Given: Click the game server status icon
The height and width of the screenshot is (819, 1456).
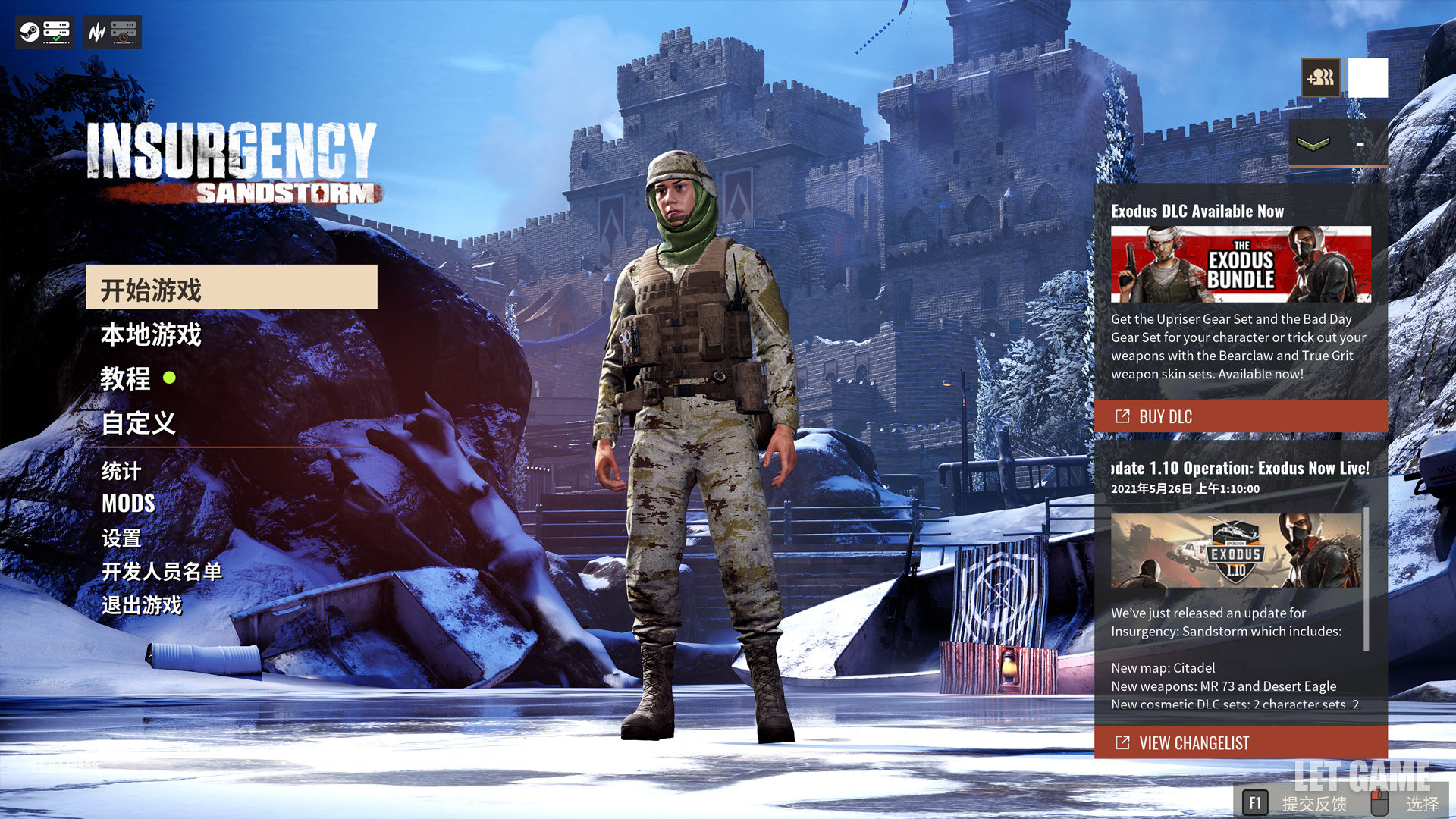Looking at the screenshot, I should point(112,32).
